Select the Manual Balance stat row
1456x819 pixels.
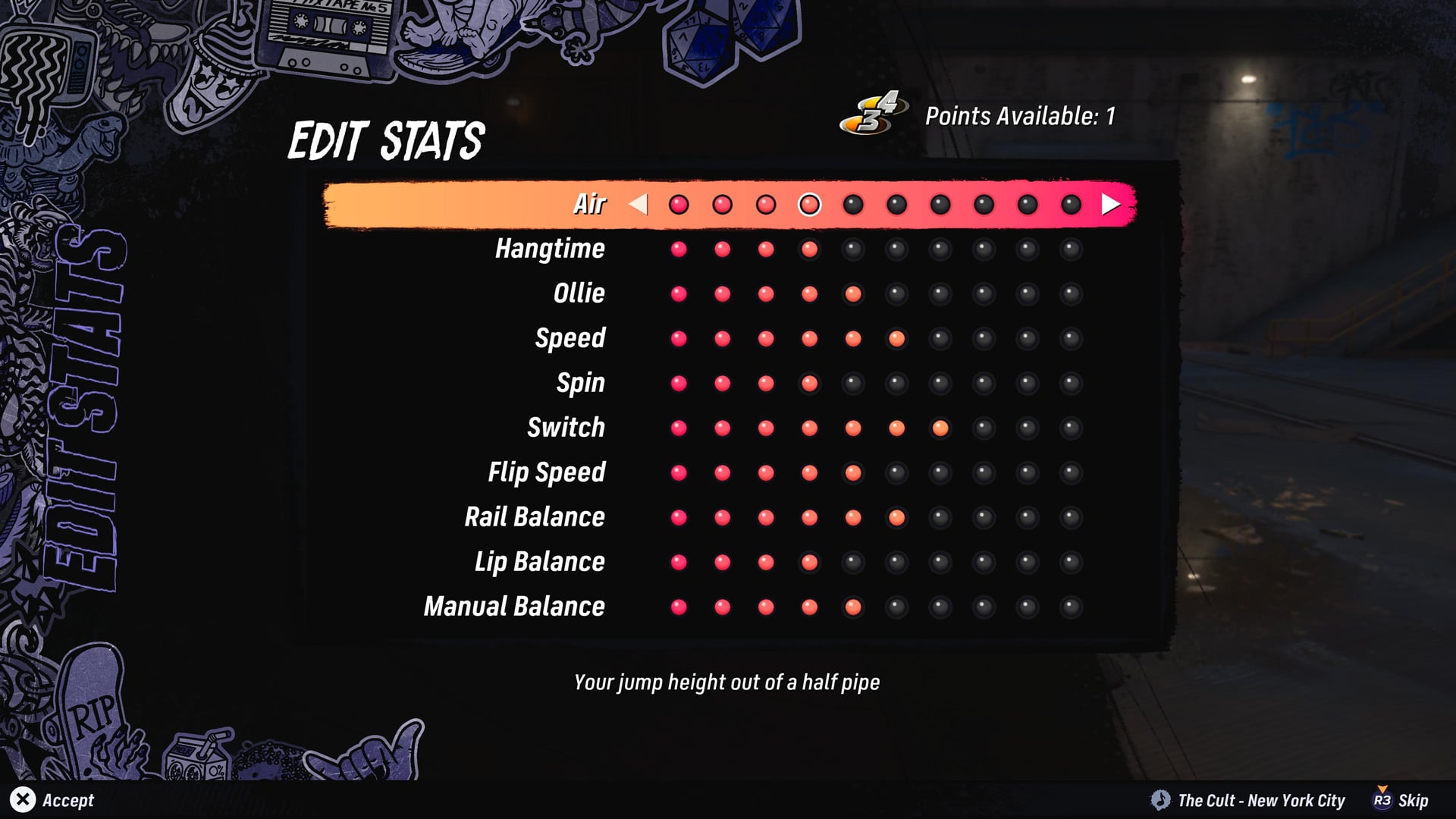pos(514,606)
